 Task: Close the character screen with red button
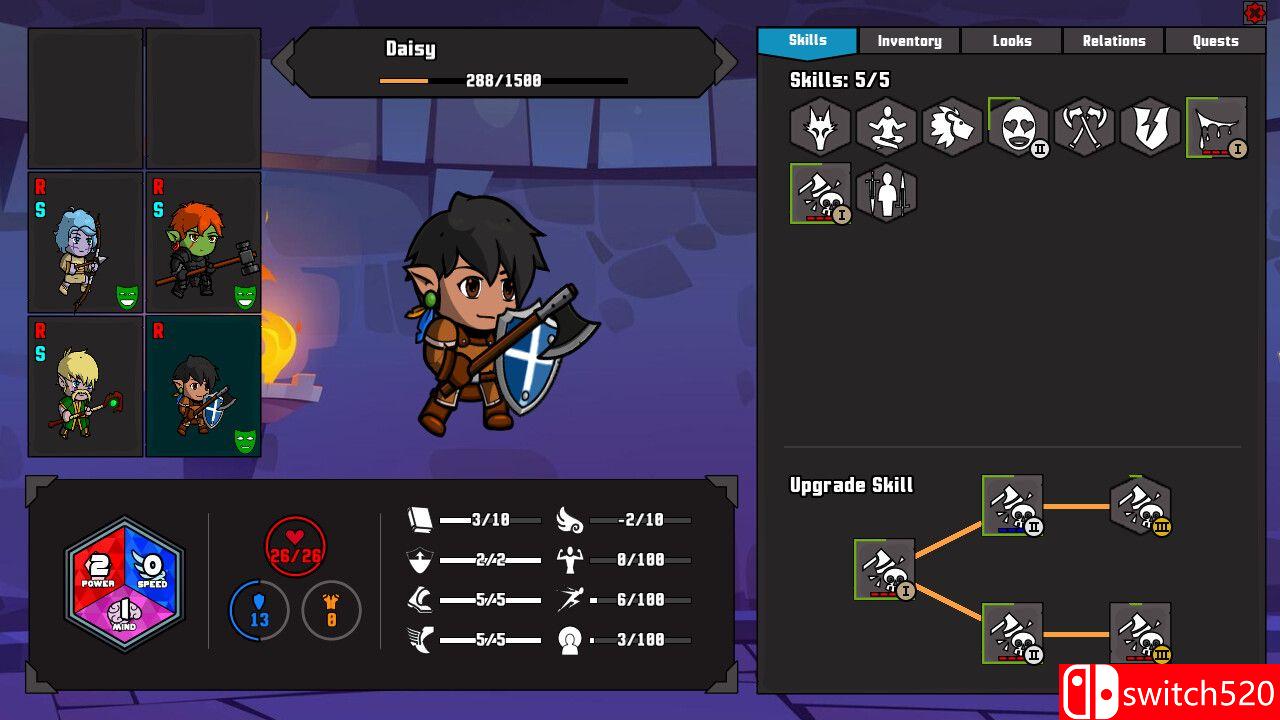point(1254,12)
